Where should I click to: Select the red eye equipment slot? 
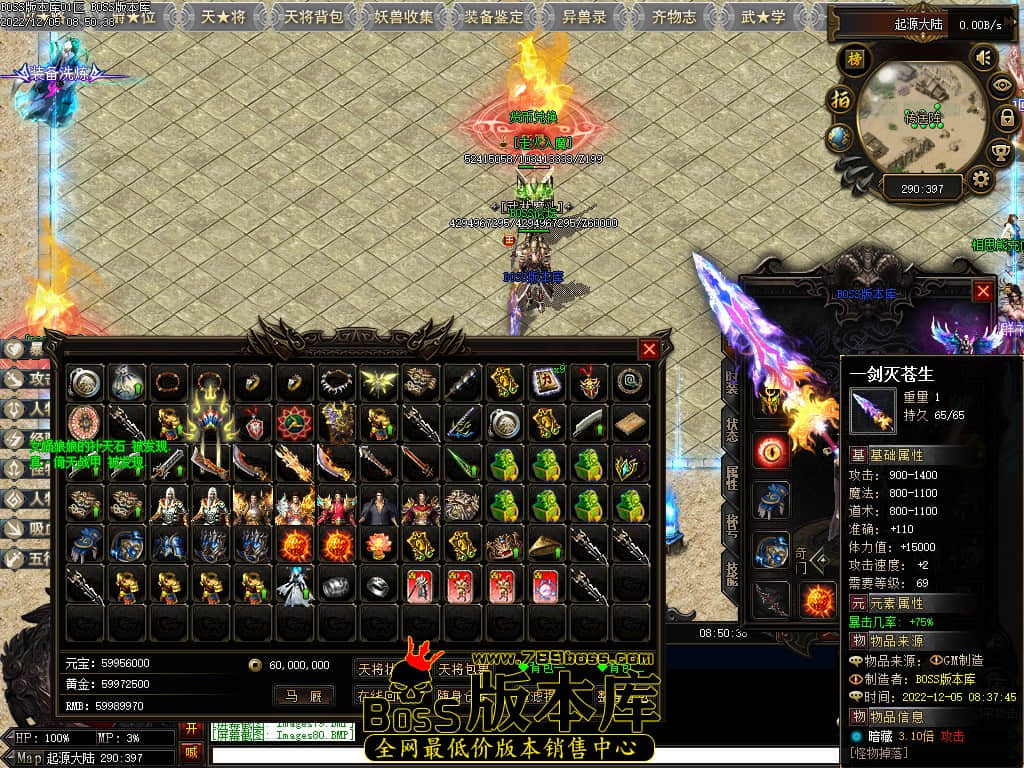point(771,450)
